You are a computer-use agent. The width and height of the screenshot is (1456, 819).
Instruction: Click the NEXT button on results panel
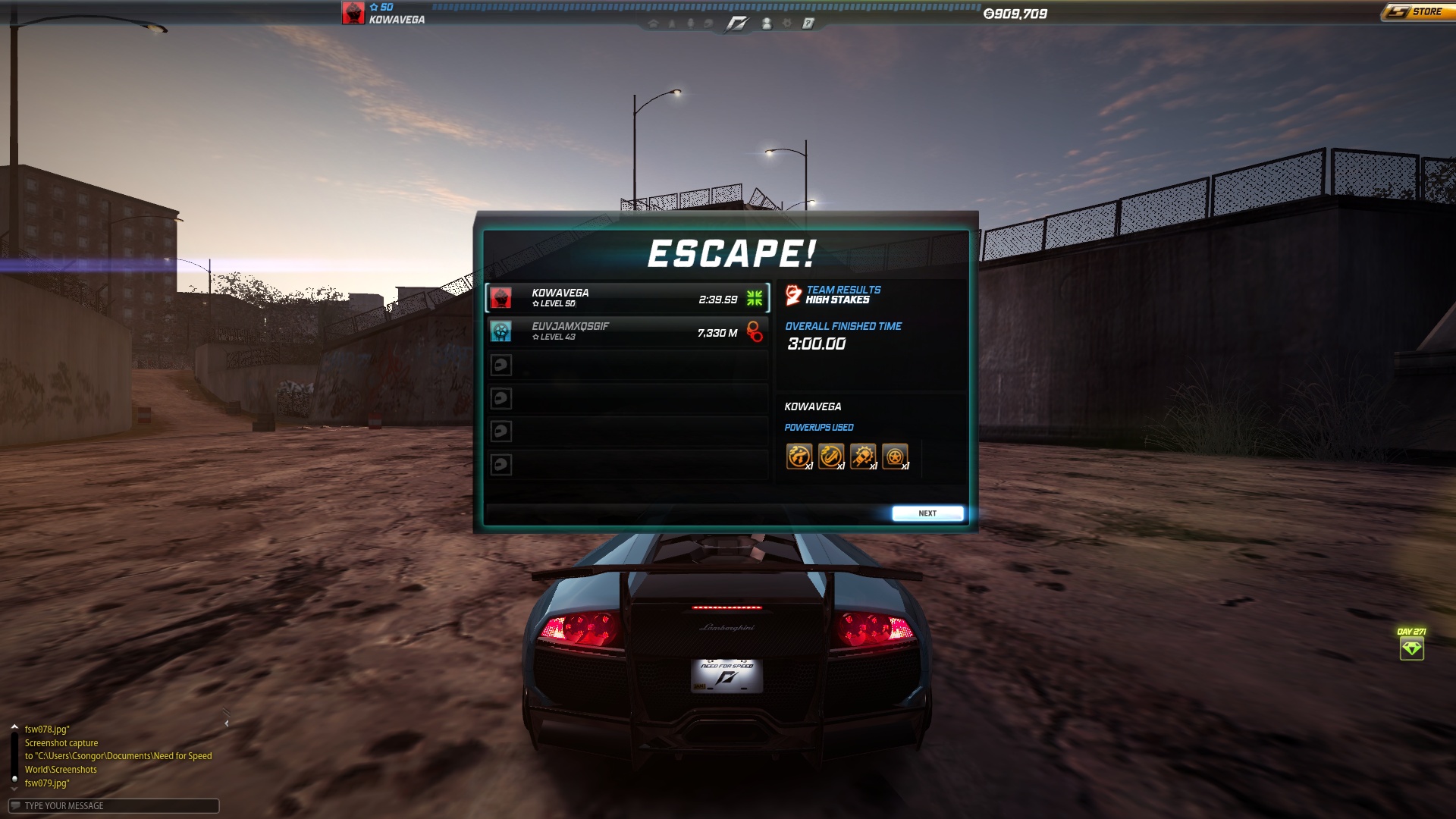pyautogui.click(x=927, y=513)
